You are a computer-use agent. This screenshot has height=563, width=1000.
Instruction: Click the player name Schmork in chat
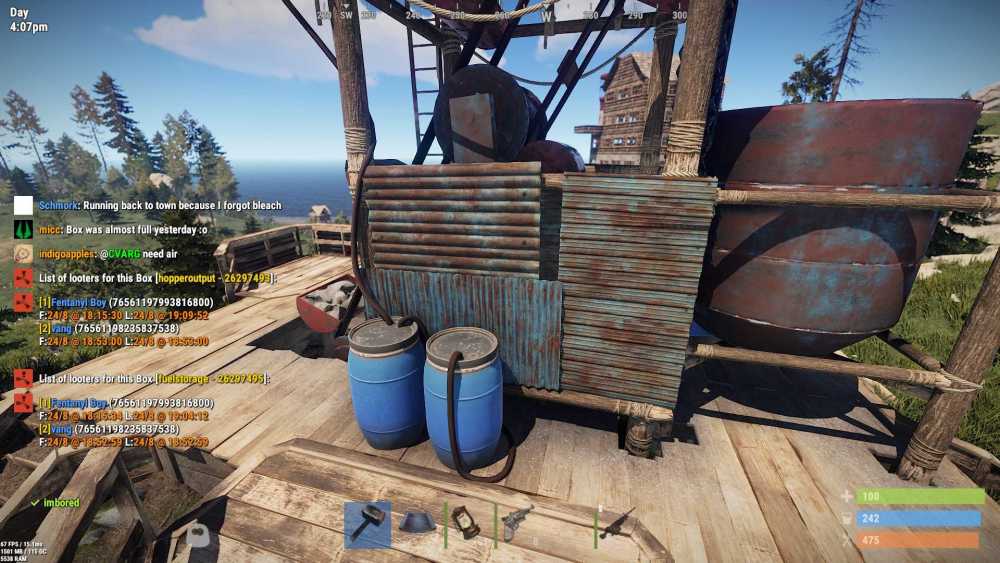click(59, 205)
